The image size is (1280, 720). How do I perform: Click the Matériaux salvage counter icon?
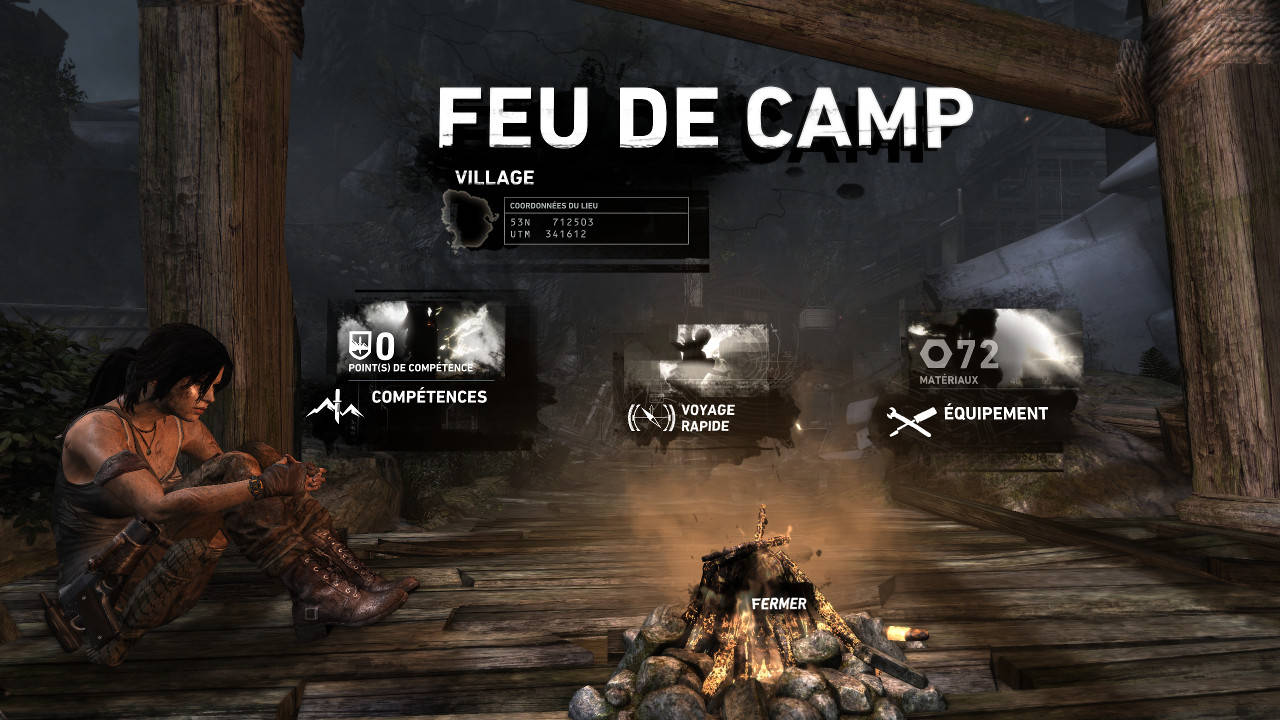click(935, 353)
